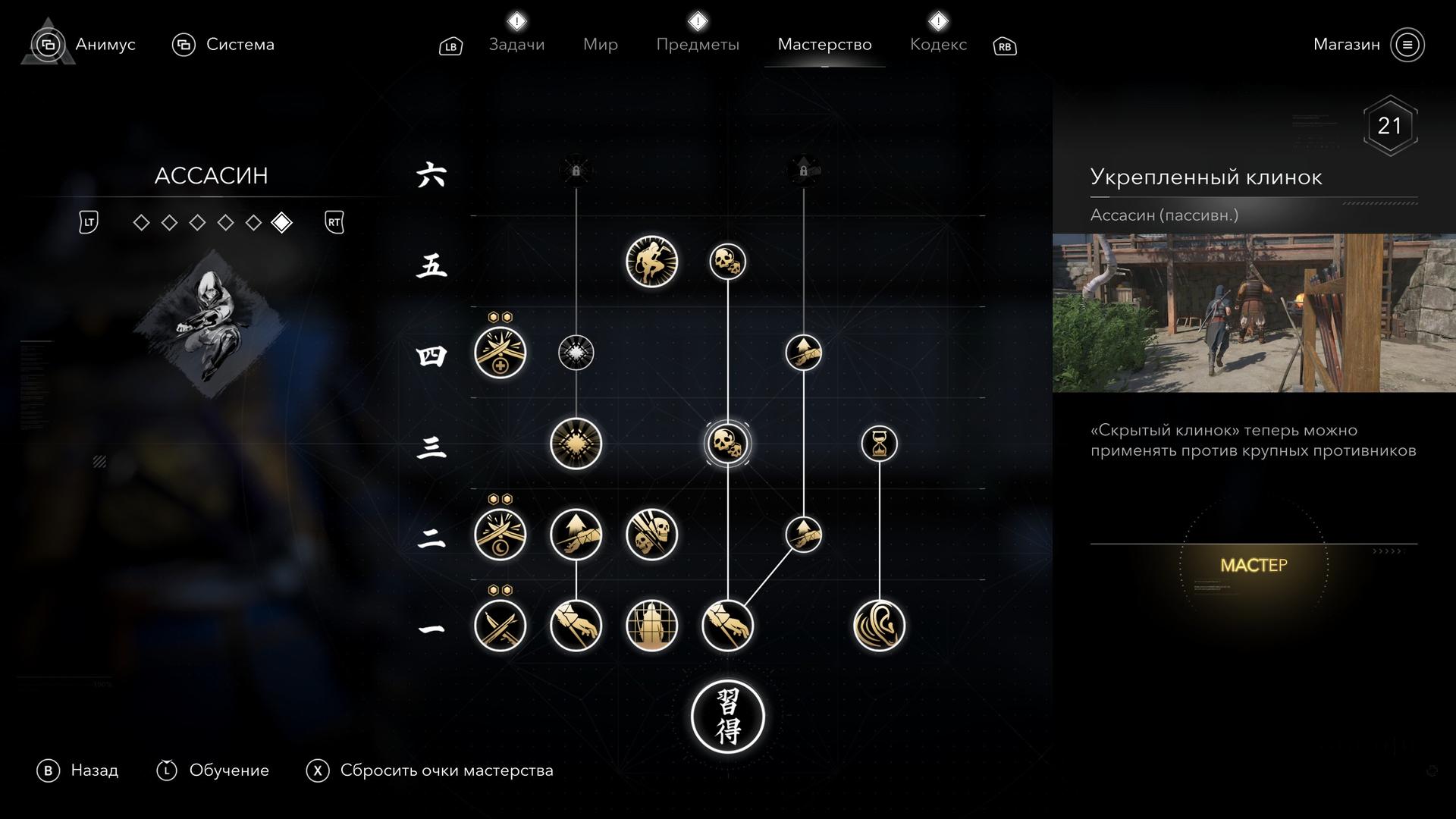1456x819 pixels.
Task: Select the large kanji knowledge node
Action: pos(727,717)
